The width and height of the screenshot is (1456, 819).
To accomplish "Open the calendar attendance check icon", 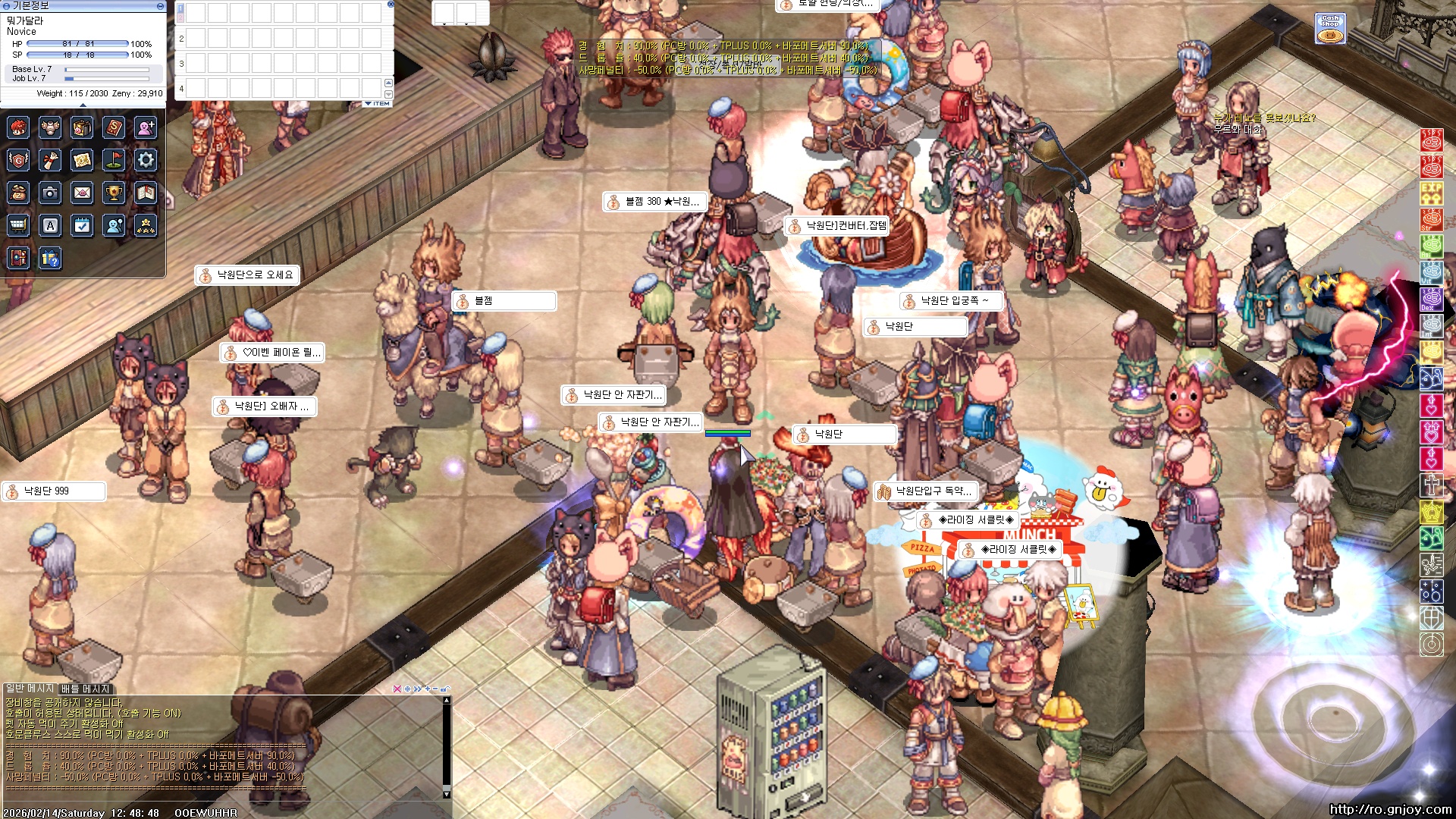I will tap(82, 225).
